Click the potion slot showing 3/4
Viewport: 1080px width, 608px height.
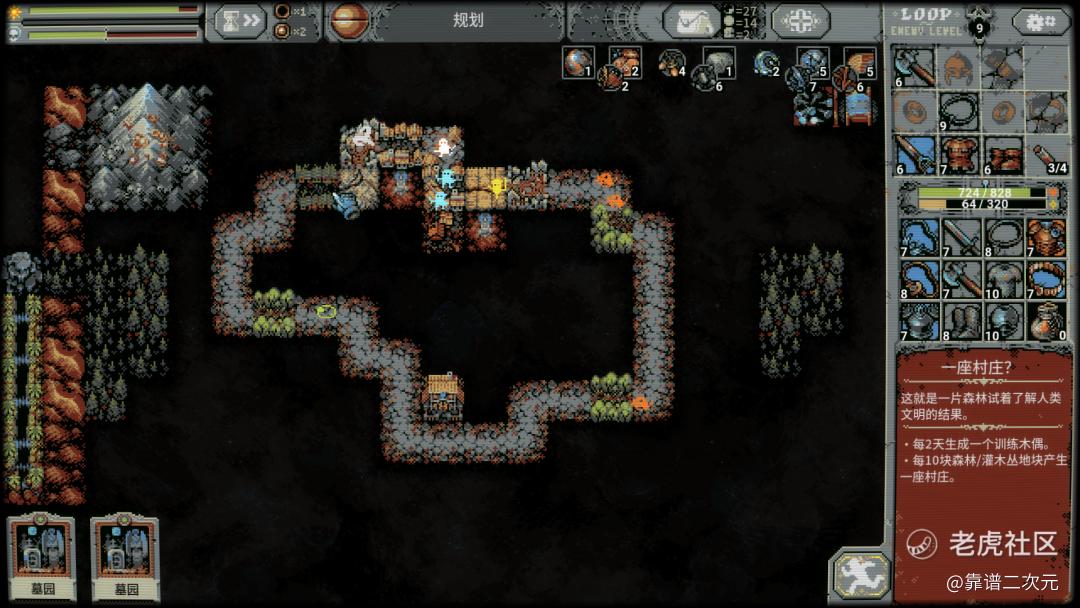pyautogui.click(x=1046, y=155)
